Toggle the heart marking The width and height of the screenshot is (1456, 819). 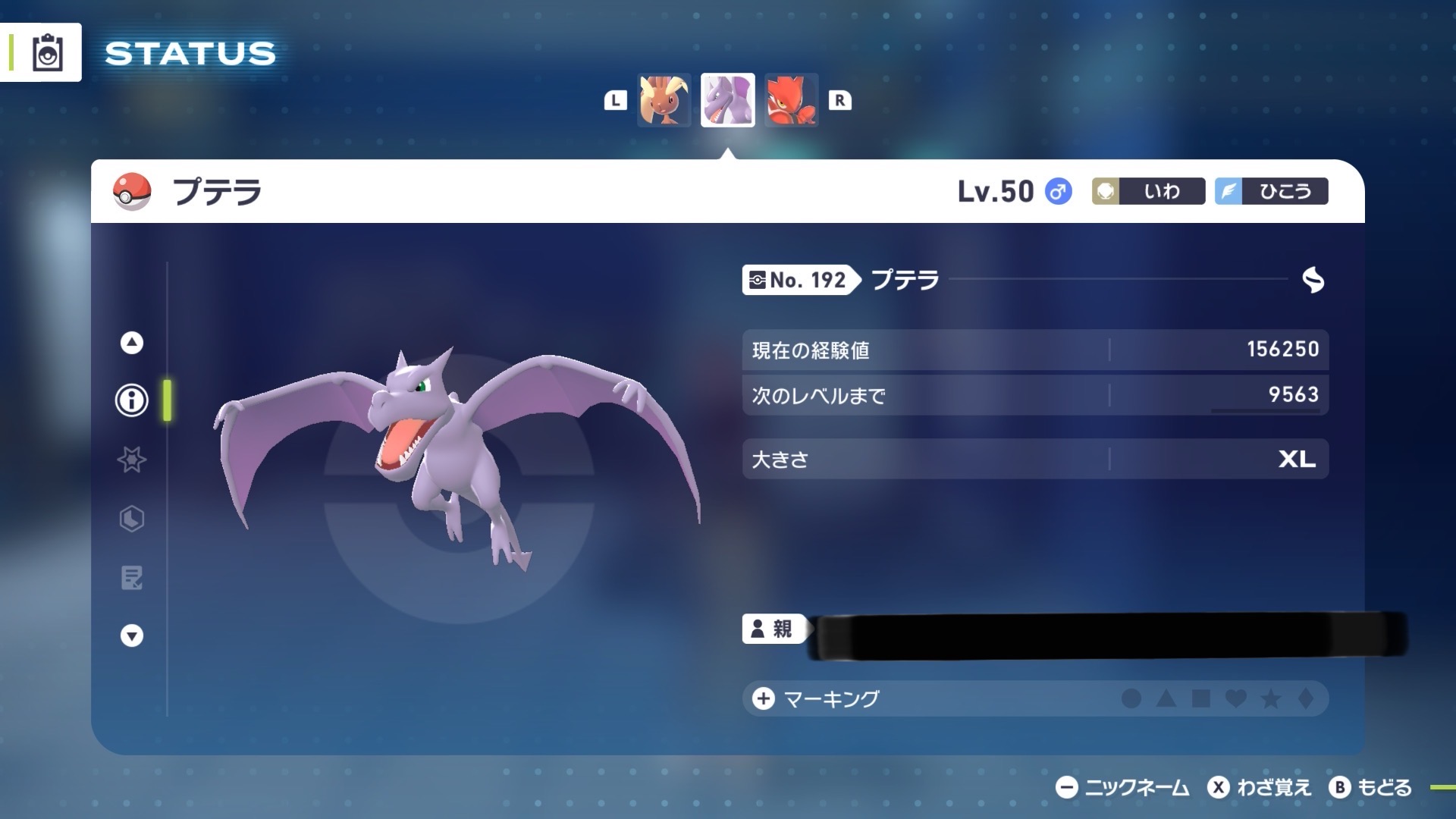[1236, 698]
